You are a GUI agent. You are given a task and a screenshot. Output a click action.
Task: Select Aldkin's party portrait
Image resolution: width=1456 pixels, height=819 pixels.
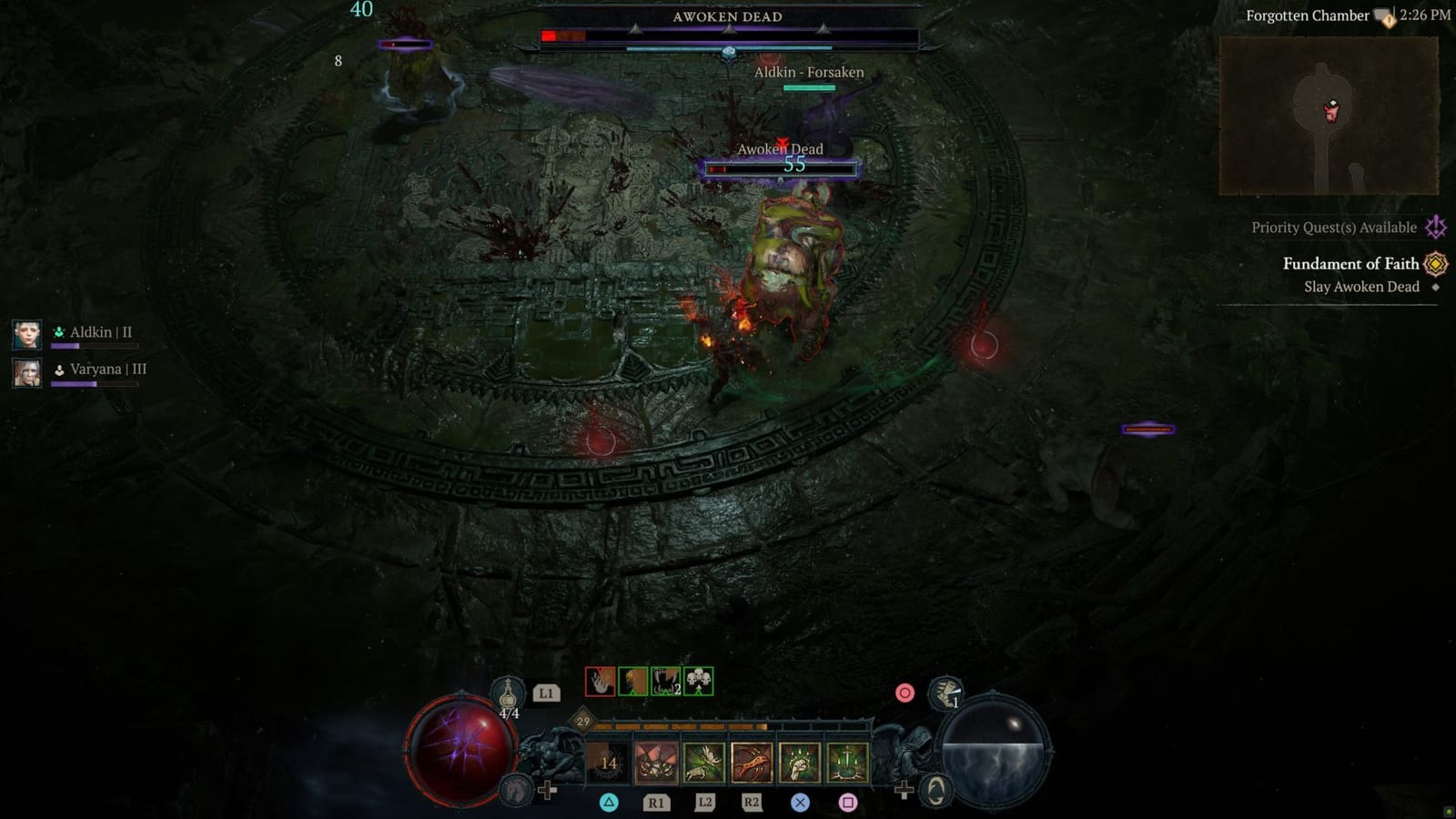pos(25,332)
